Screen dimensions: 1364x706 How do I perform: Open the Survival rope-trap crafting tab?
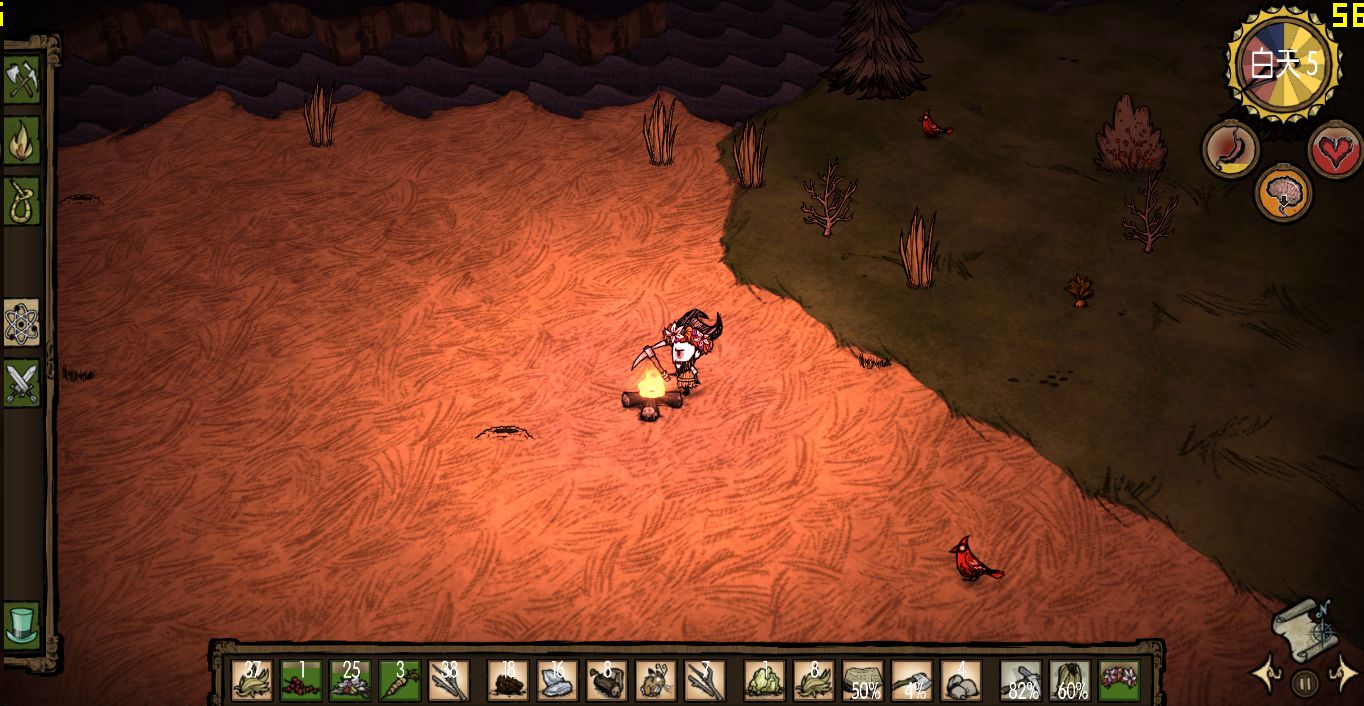click(22, 201)
